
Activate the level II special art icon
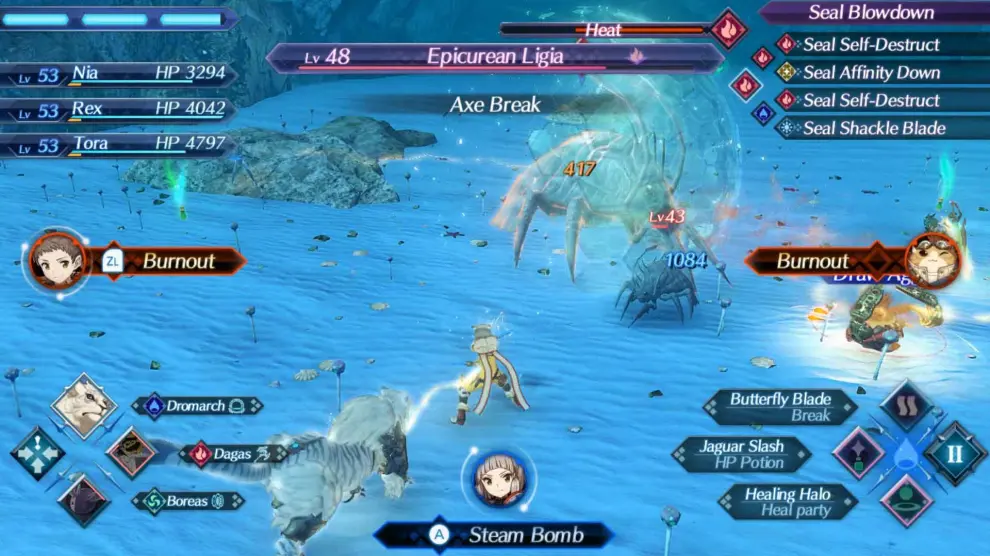954,453
